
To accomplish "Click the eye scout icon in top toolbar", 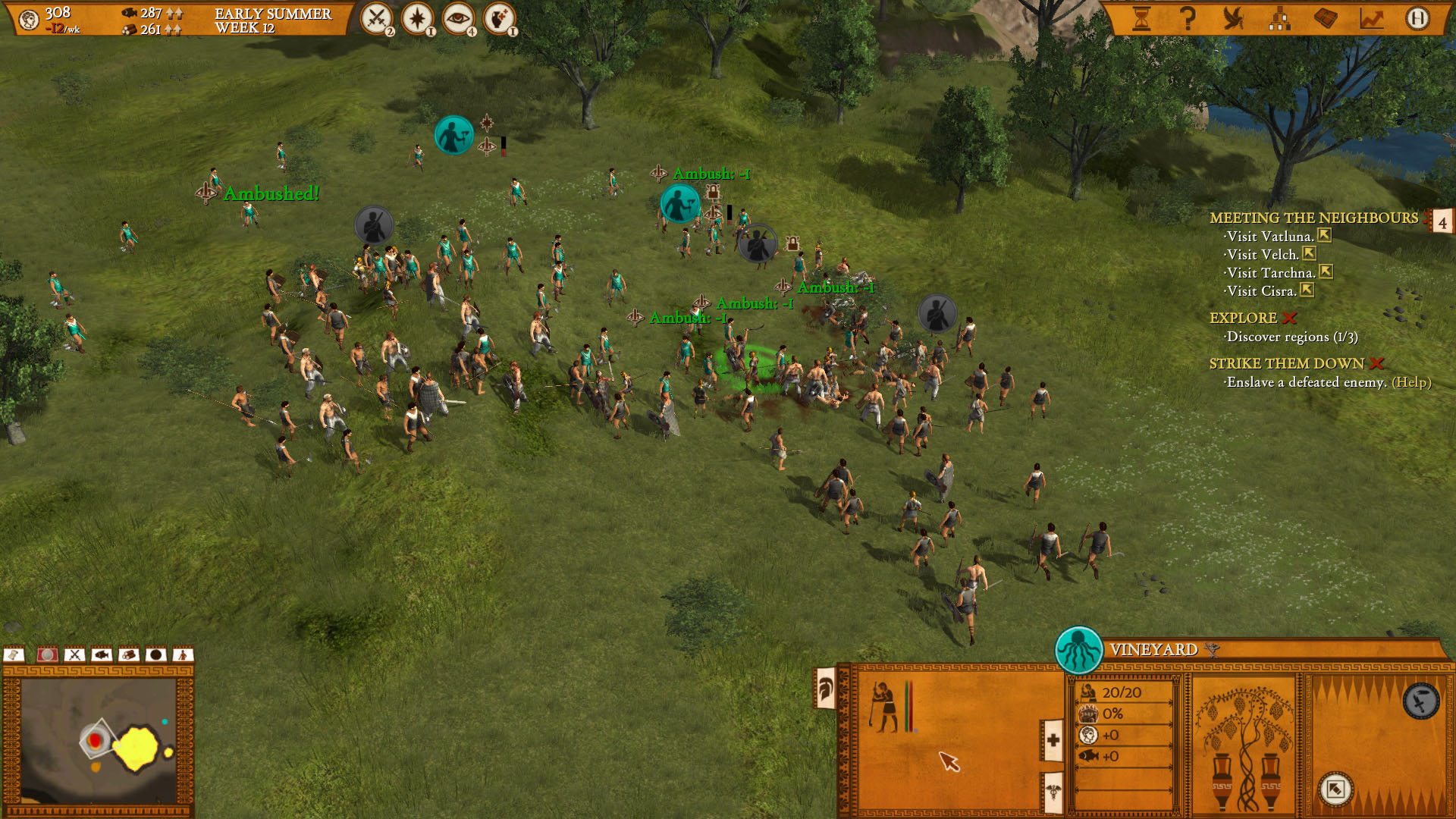I will click(x=458, y=17).
